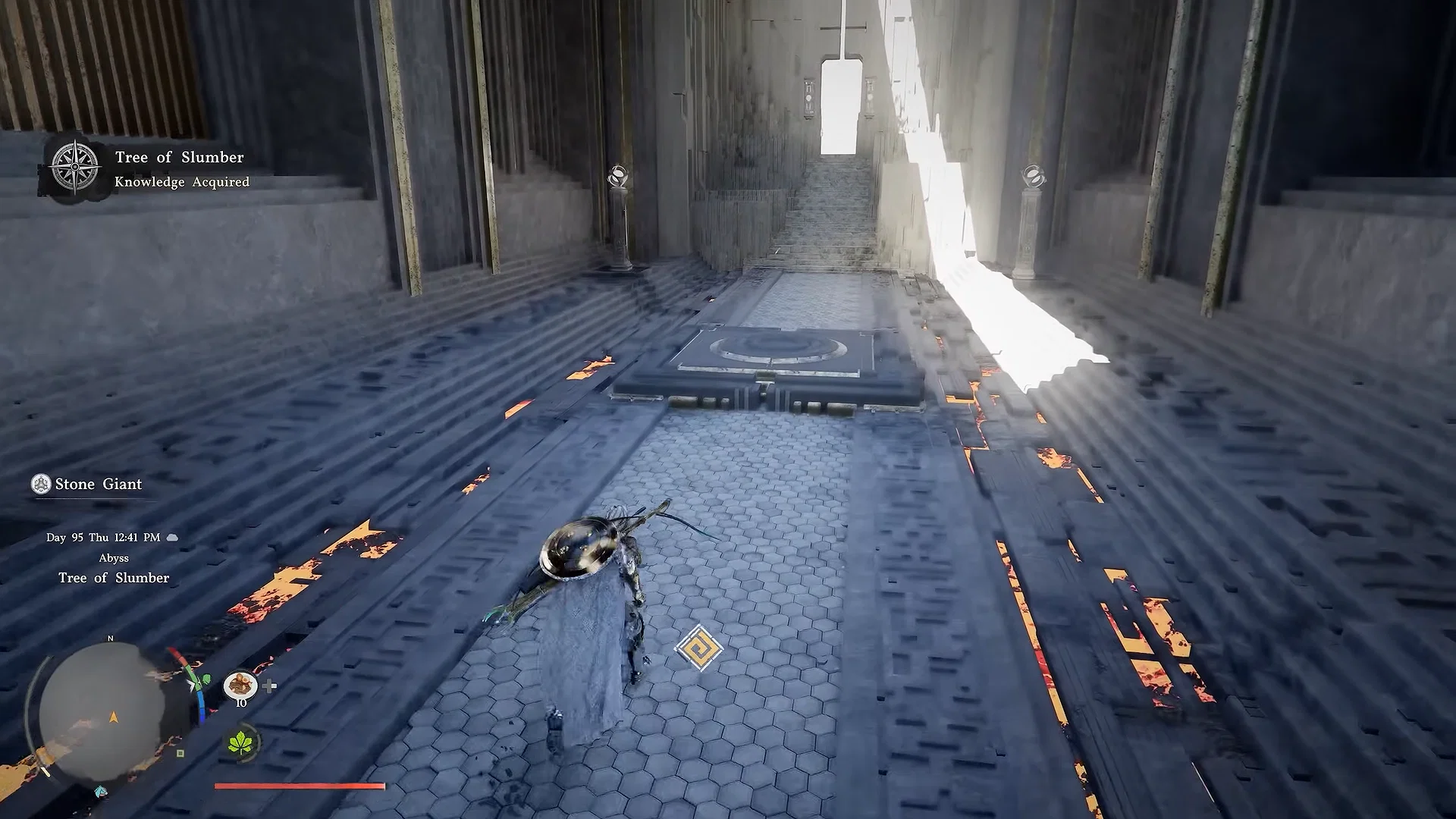Click the Stone Giant text label

[x=97, y=484]
